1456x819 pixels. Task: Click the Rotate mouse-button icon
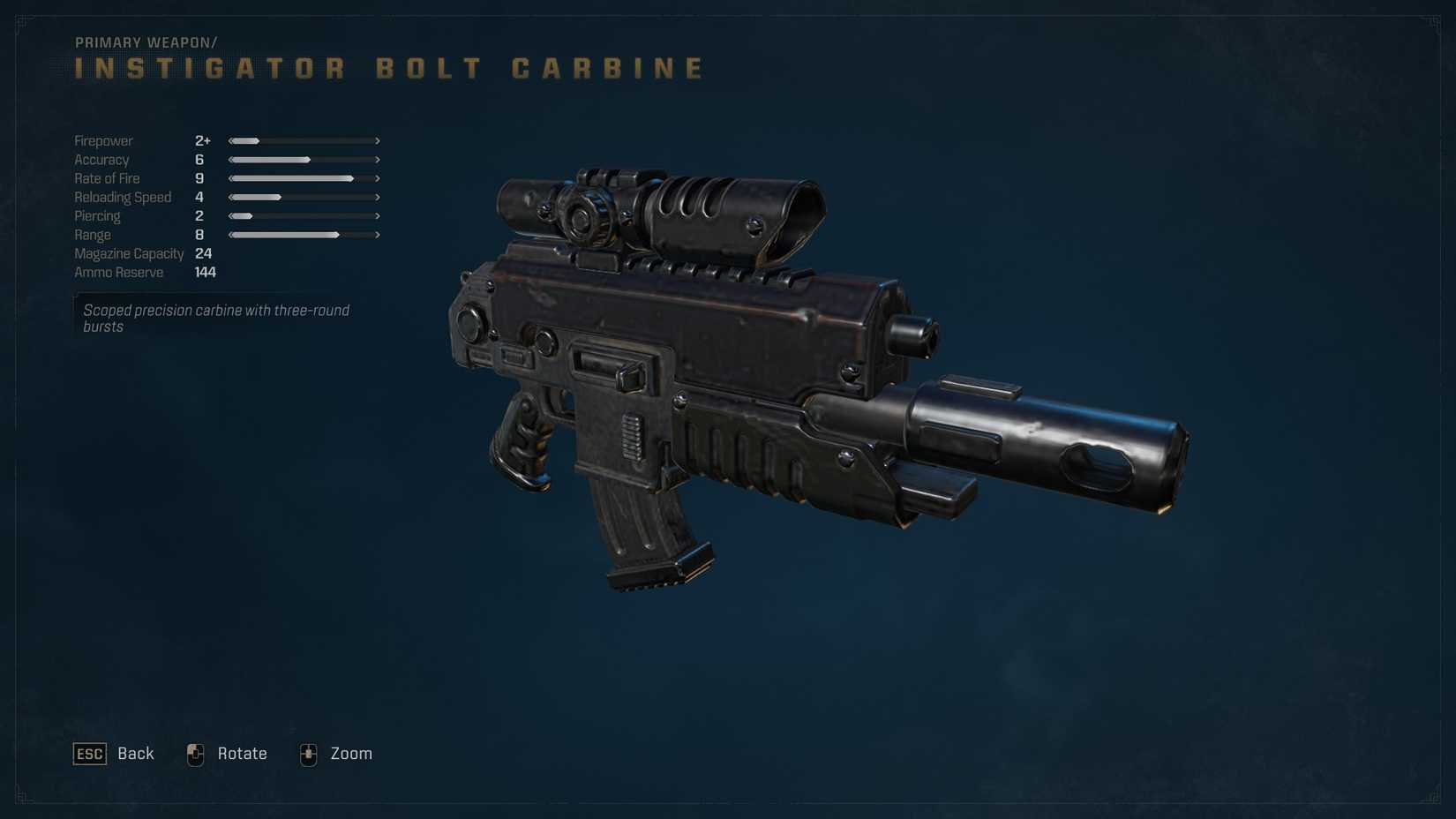coord(195,755)
